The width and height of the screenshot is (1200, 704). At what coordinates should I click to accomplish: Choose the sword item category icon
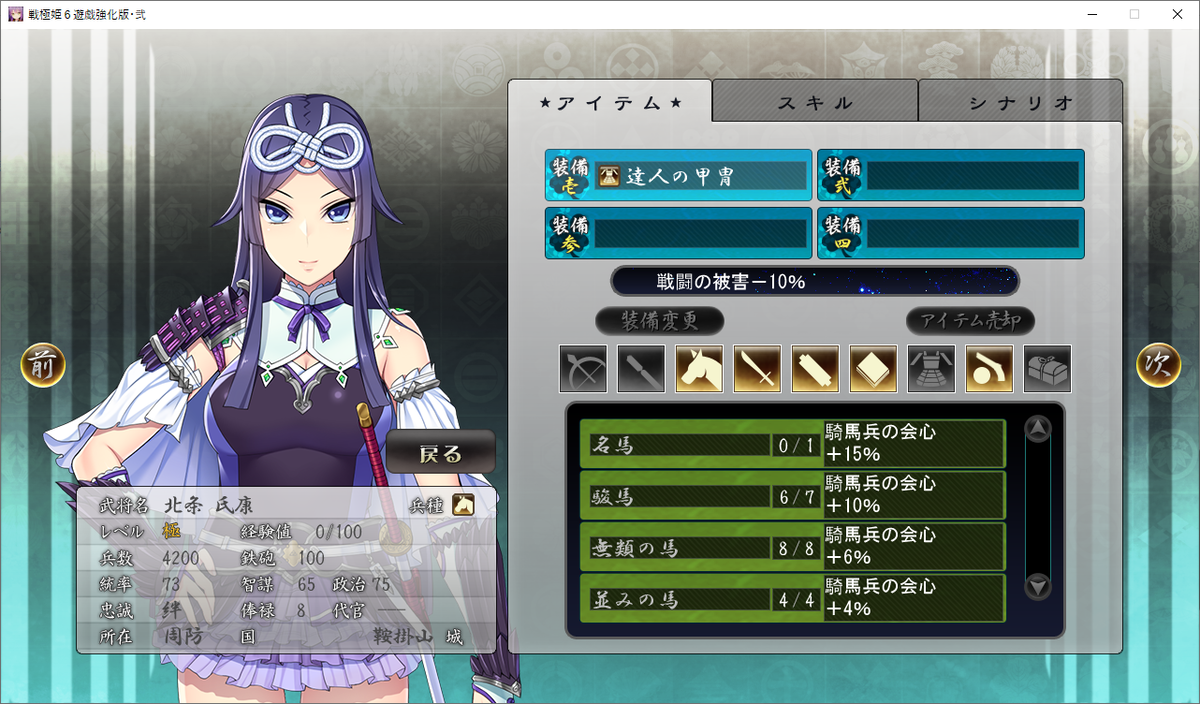[x=757, y=368]
